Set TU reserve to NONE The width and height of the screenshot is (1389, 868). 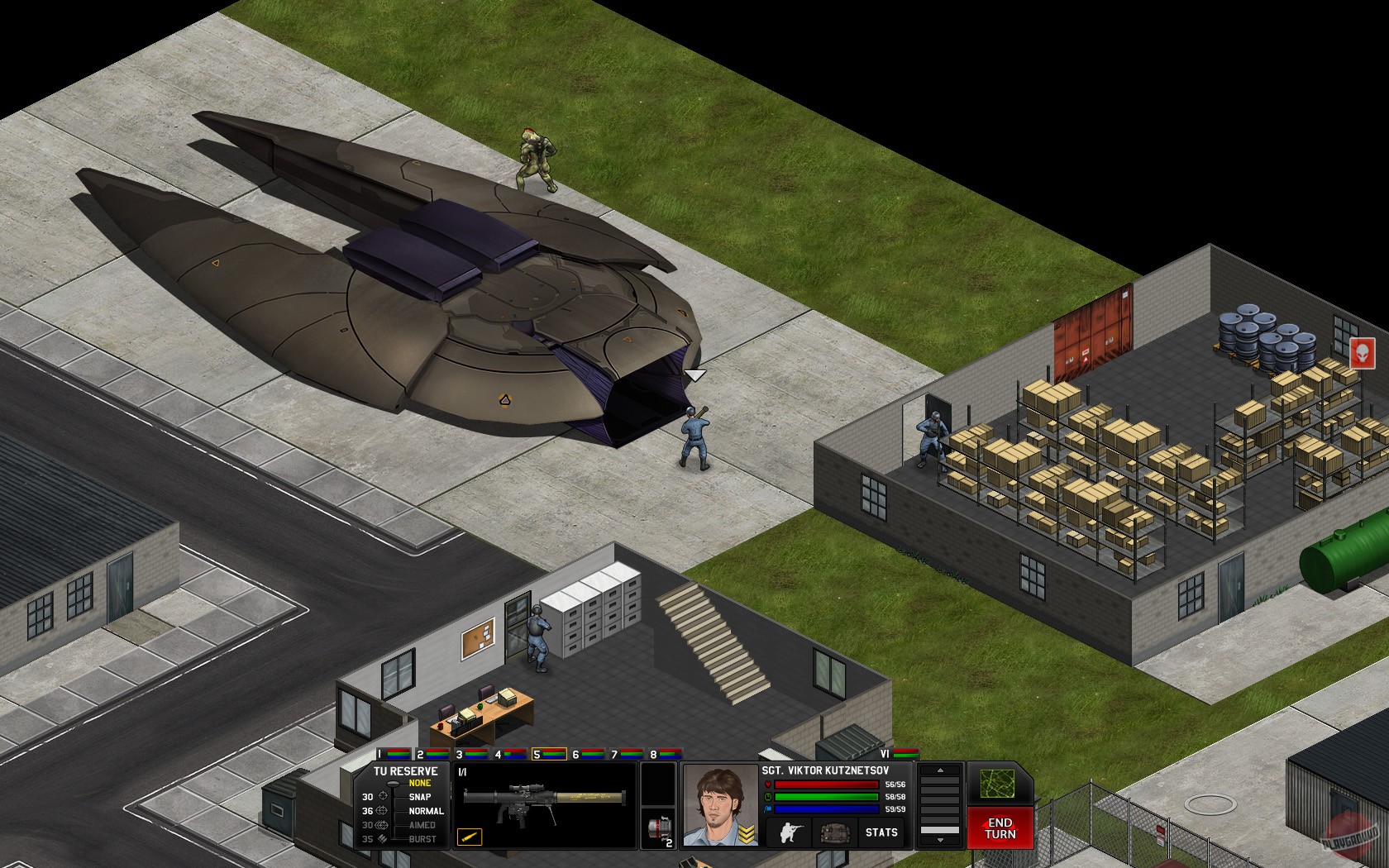click(419, 782)
